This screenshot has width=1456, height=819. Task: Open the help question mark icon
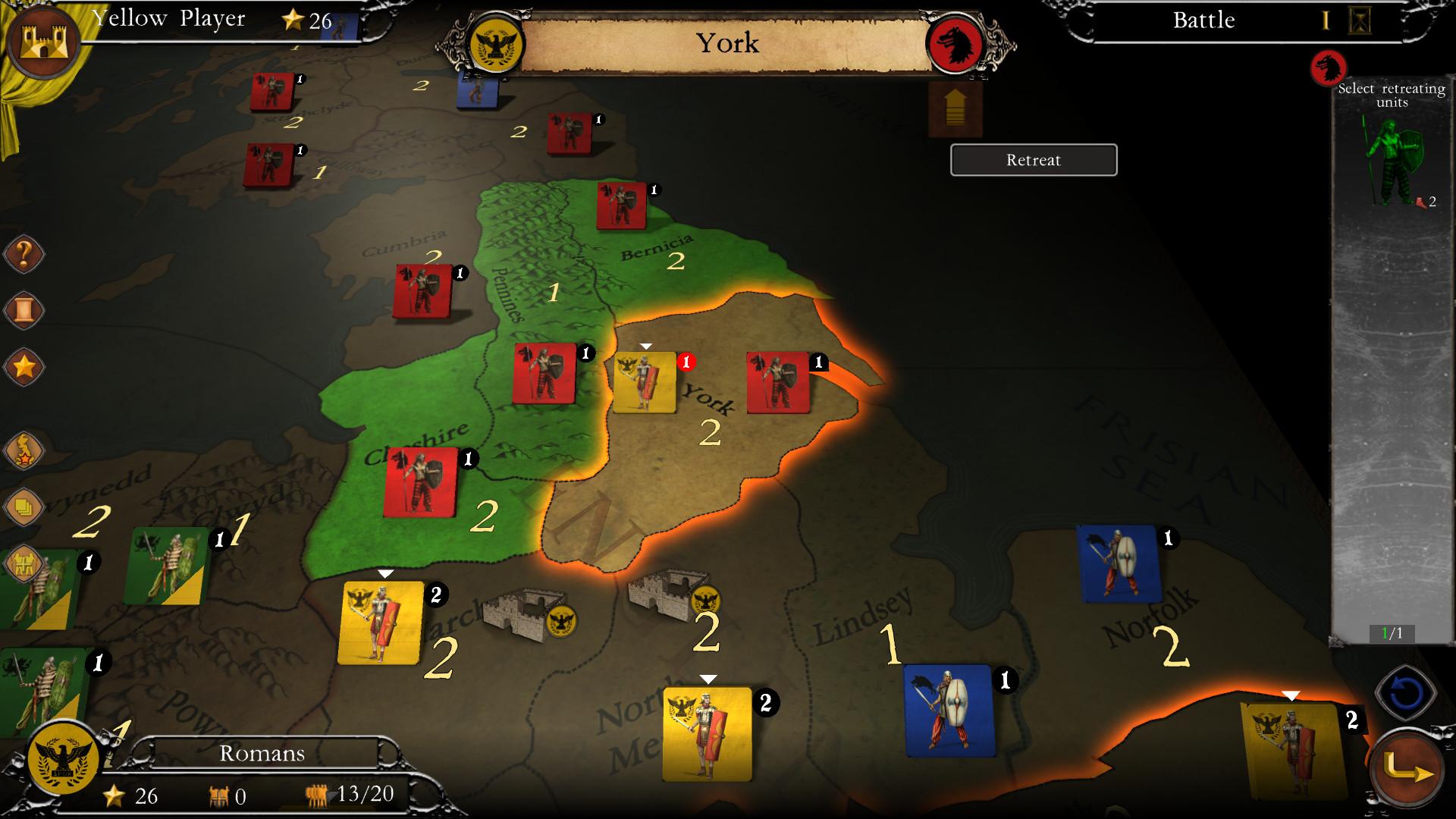[23, 254]
